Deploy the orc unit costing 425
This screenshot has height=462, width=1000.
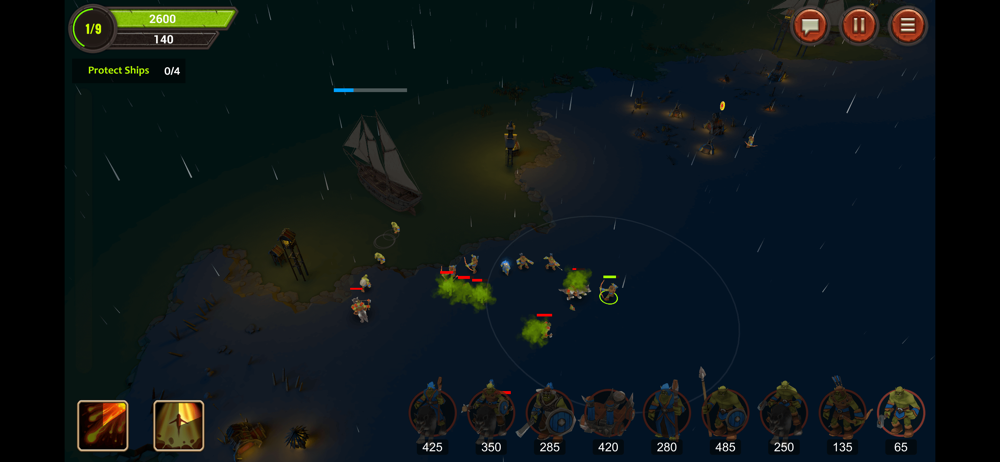tap(432, 414)
